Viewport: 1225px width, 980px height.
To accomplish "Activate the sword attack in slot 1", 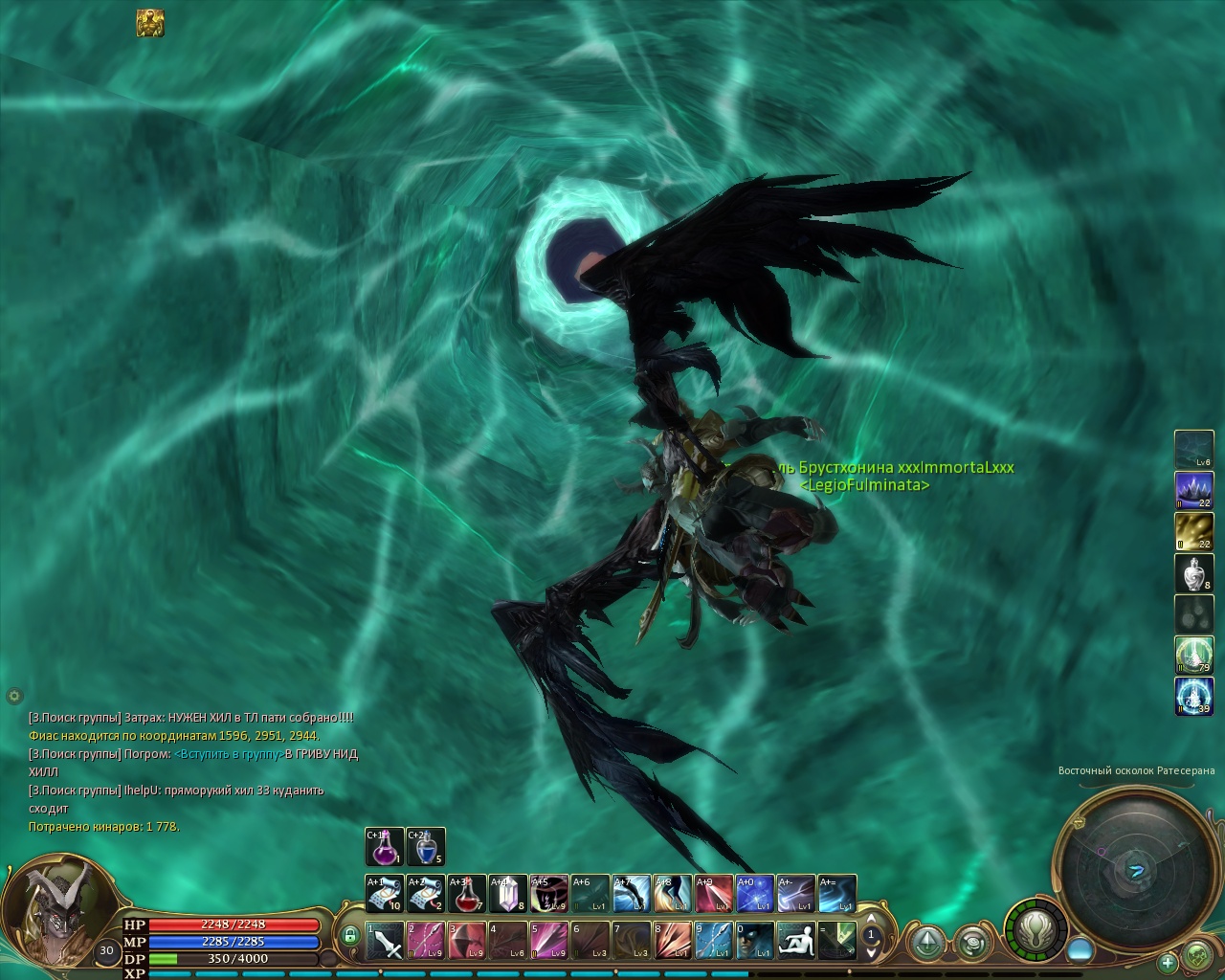I will click(385, 940).
